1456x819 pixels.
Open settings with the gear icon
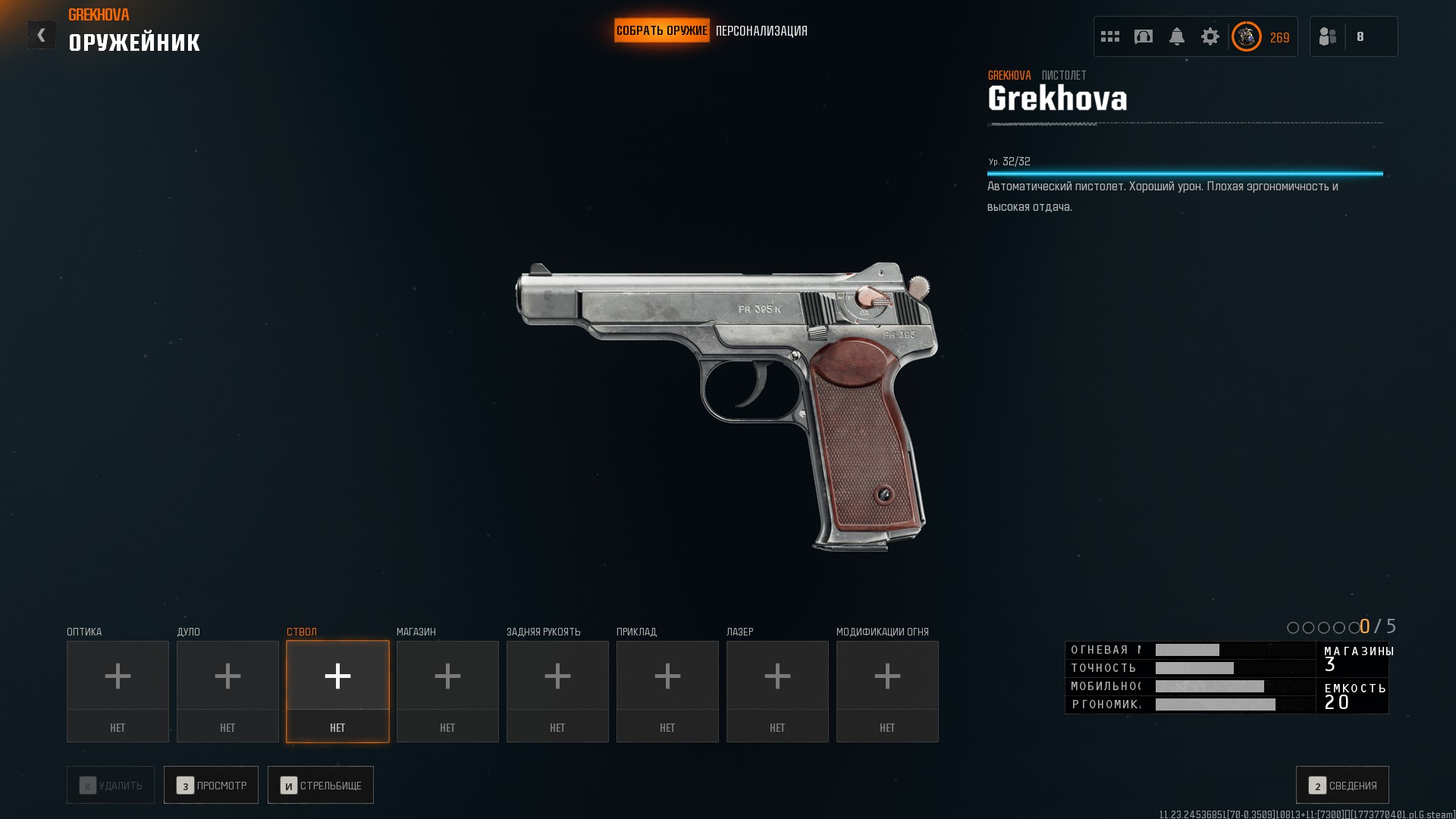(1210, 36)
